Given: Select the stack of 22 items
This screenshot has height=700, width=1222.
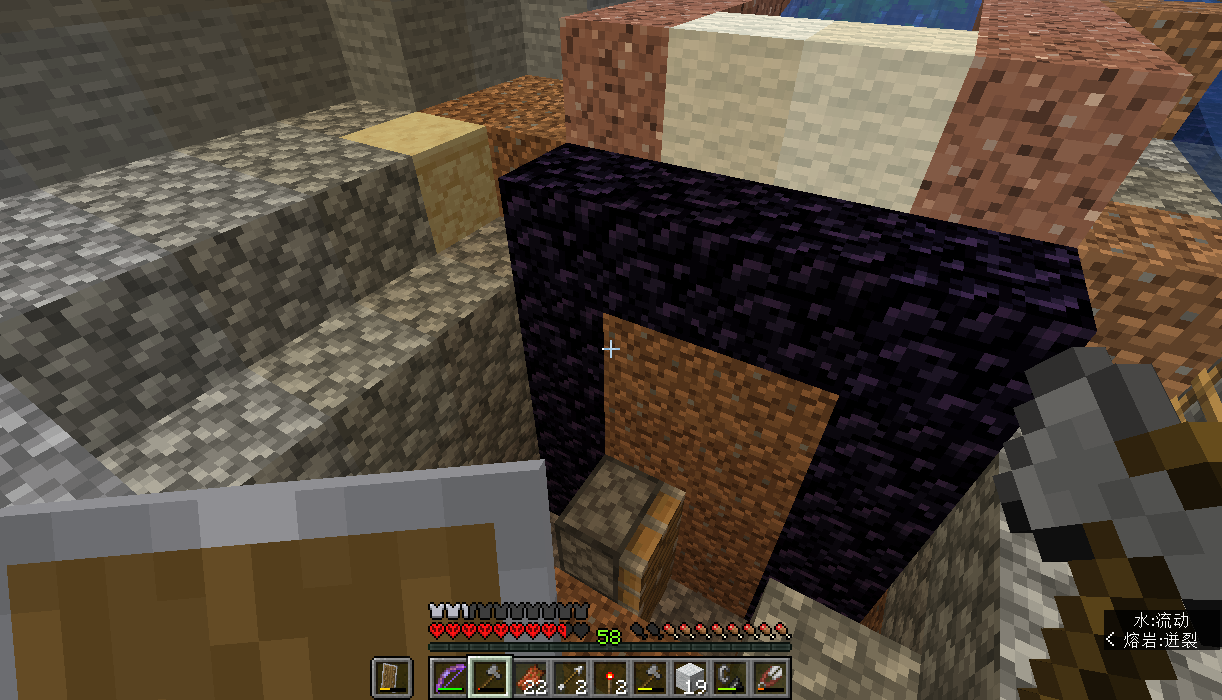Looking at the screenshot, I should pos(530,678).
